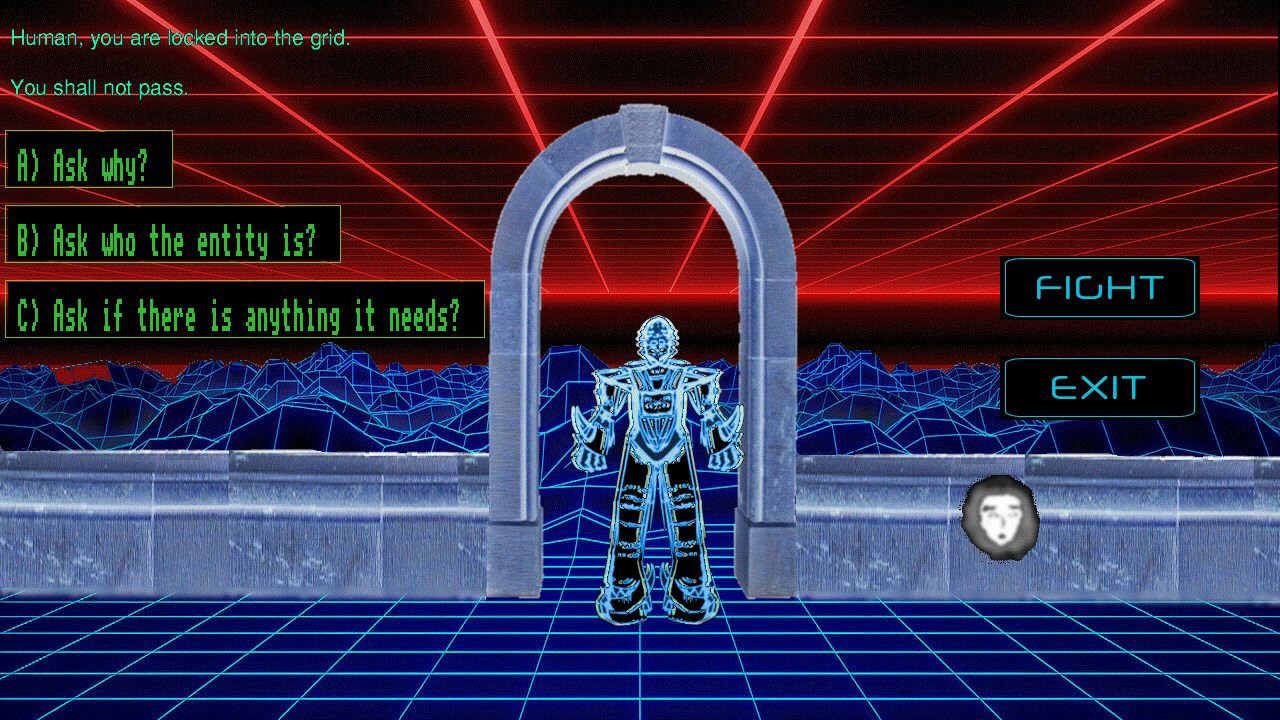The height and width of the screenshot is (720, 1280).
Task: Click the FIGHT button
Action: point(1099,289)
